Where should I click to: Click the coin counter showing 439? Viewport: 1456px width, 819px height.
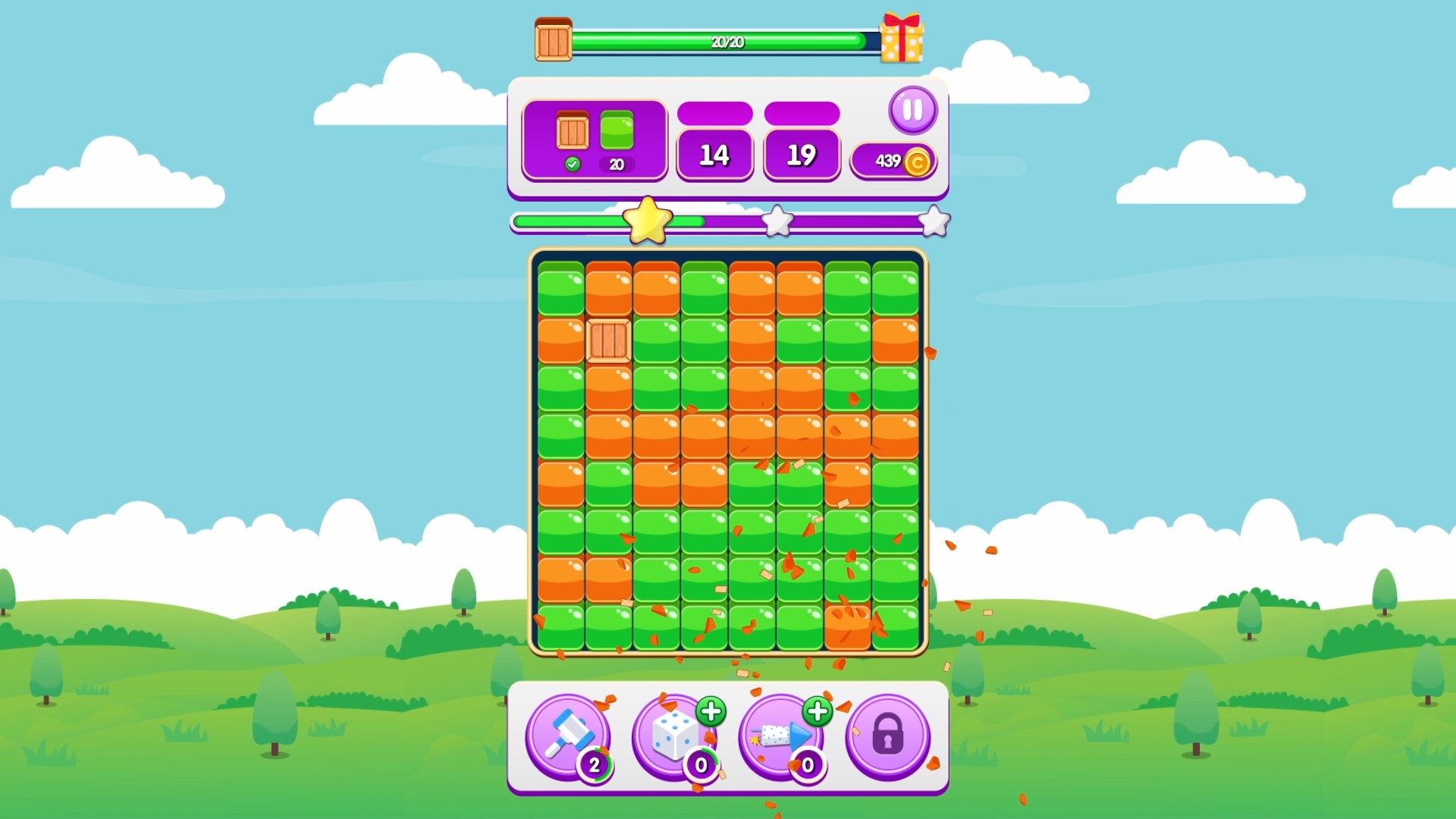(893, 160)
